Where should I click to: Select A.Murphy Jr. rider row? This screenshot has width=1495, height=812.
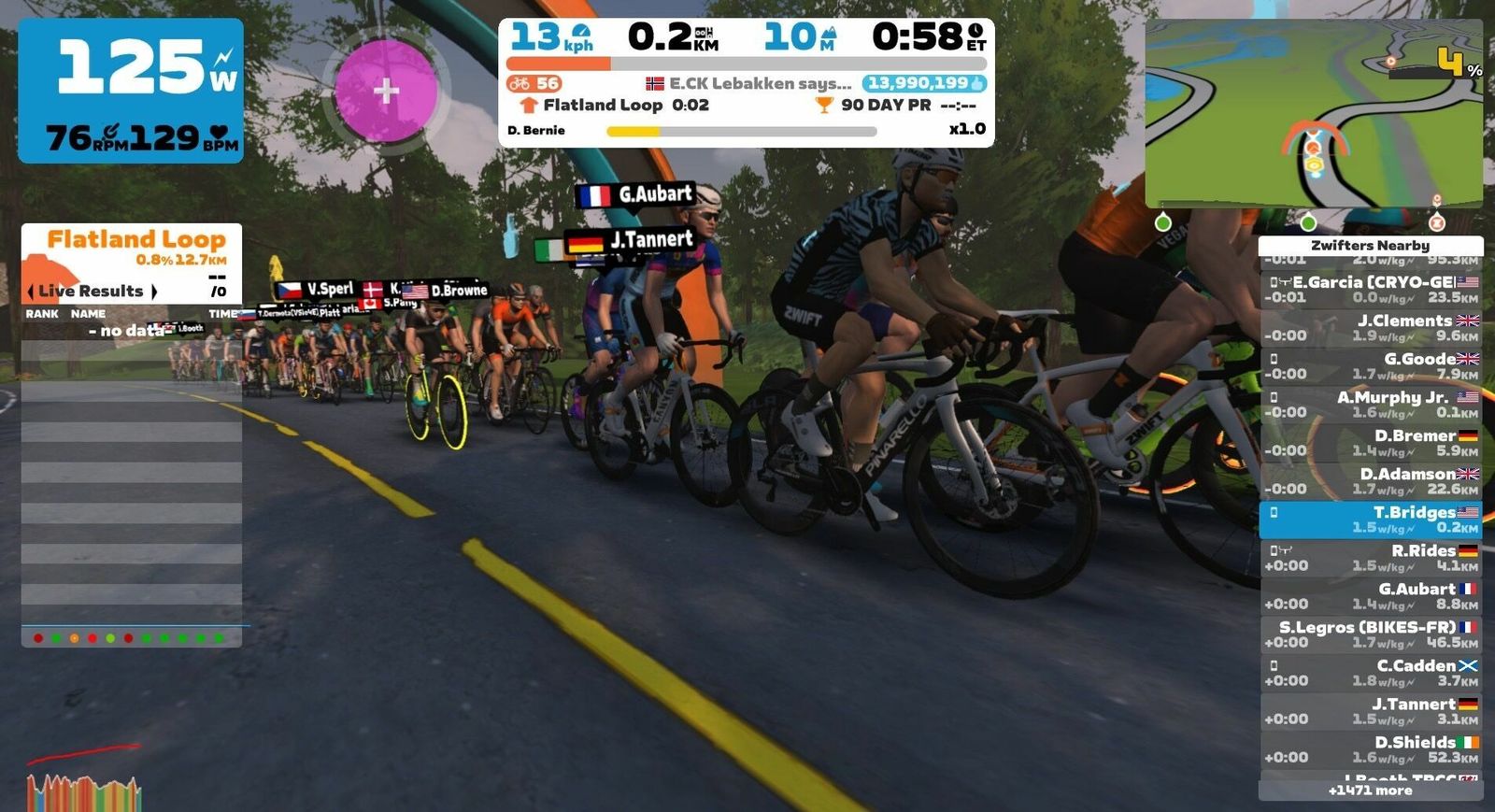(1370, 405)
